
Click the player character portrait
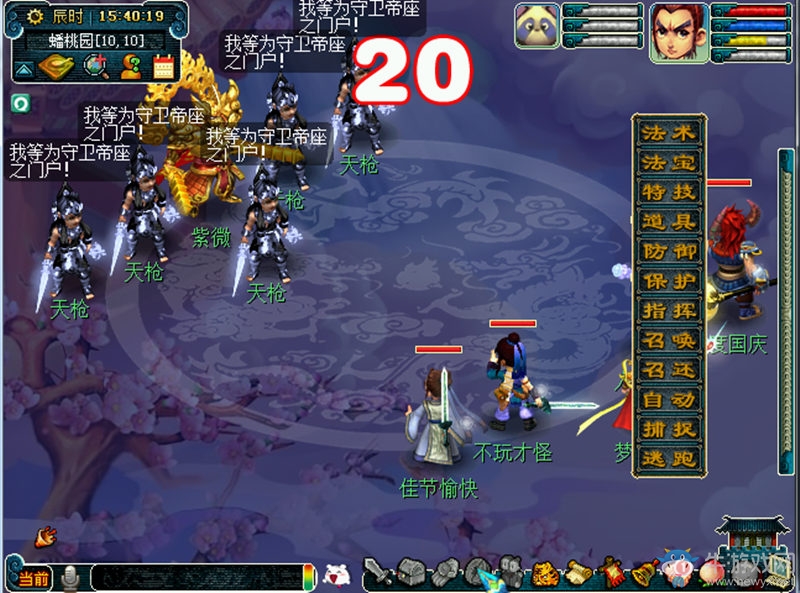click(676, 27)
